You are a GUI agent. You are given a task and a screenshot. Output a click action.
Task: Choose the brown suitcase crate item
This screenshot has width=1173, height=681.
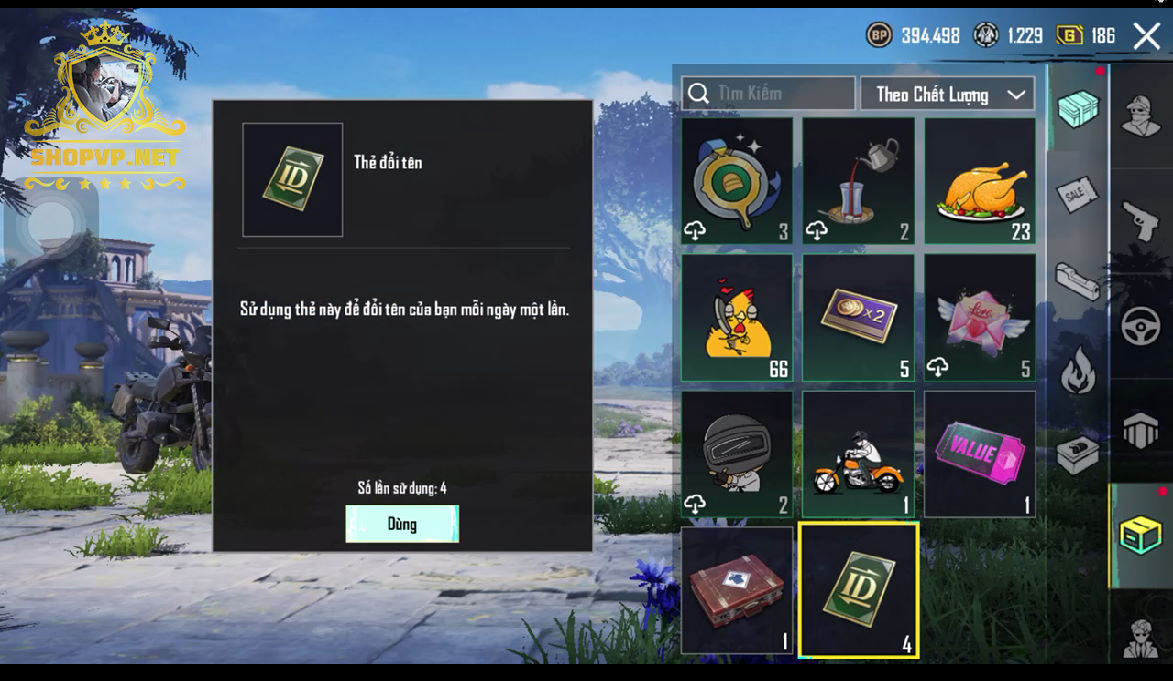737,590
